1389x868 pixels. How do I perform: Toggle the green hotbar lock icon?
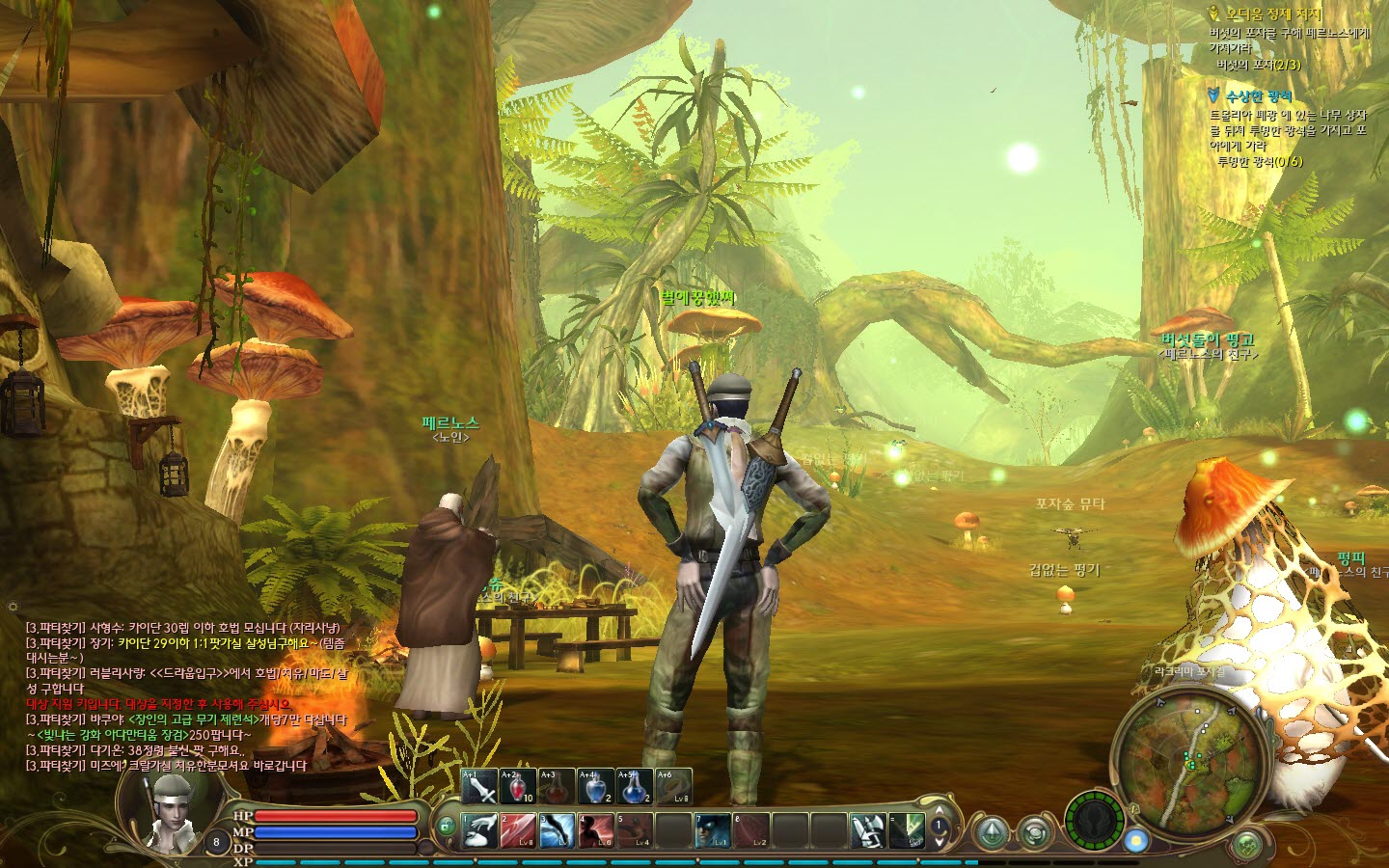pos(446,827)
